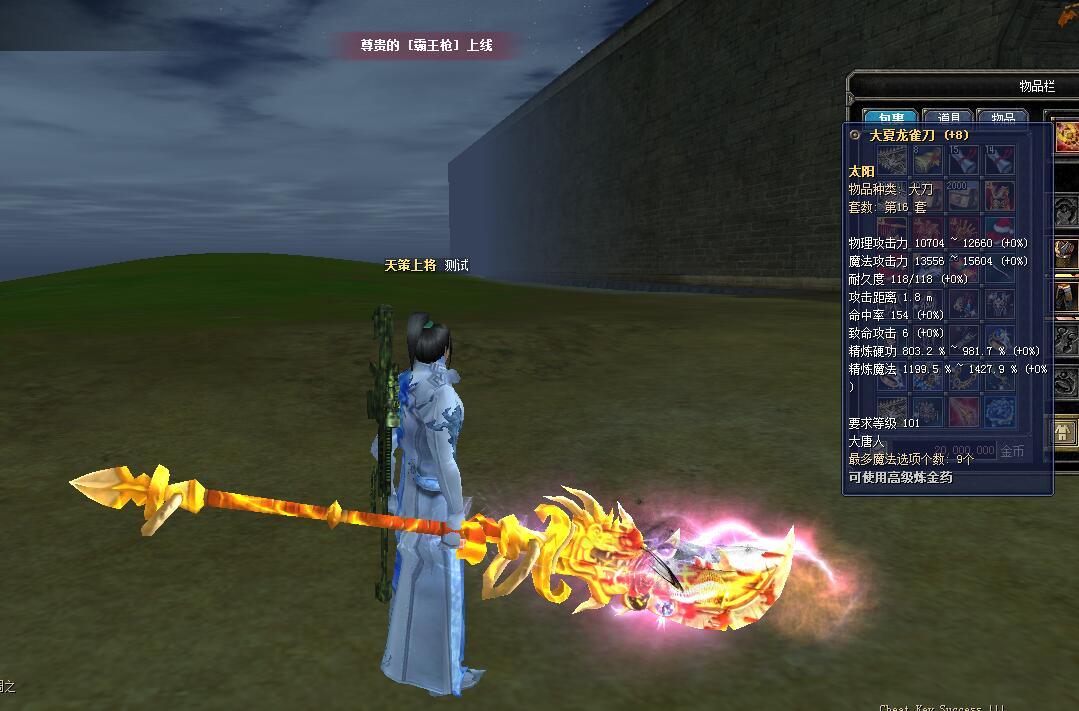This screenshot has width=1079, height=711.
Task: Click the yellow shirt icon button
Action: point(1064,432)
